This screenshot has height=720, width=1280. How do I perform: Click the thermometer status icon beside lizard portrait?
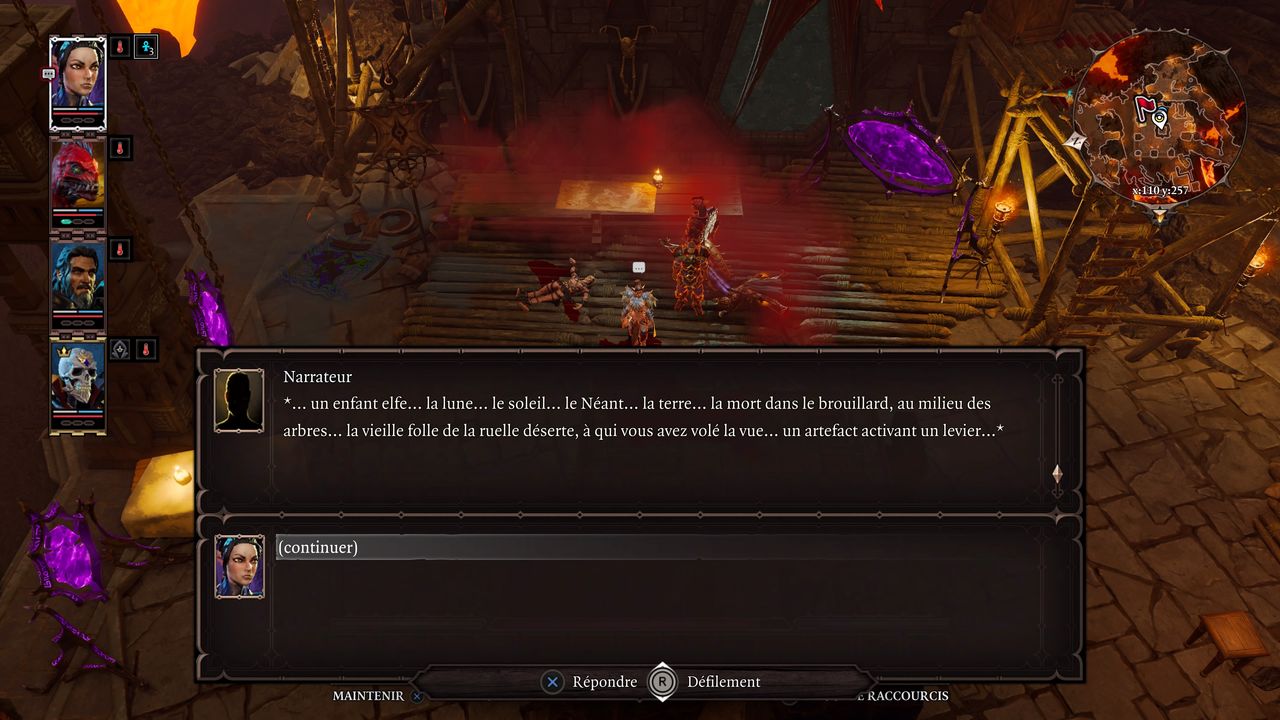(x=120, y=148)
